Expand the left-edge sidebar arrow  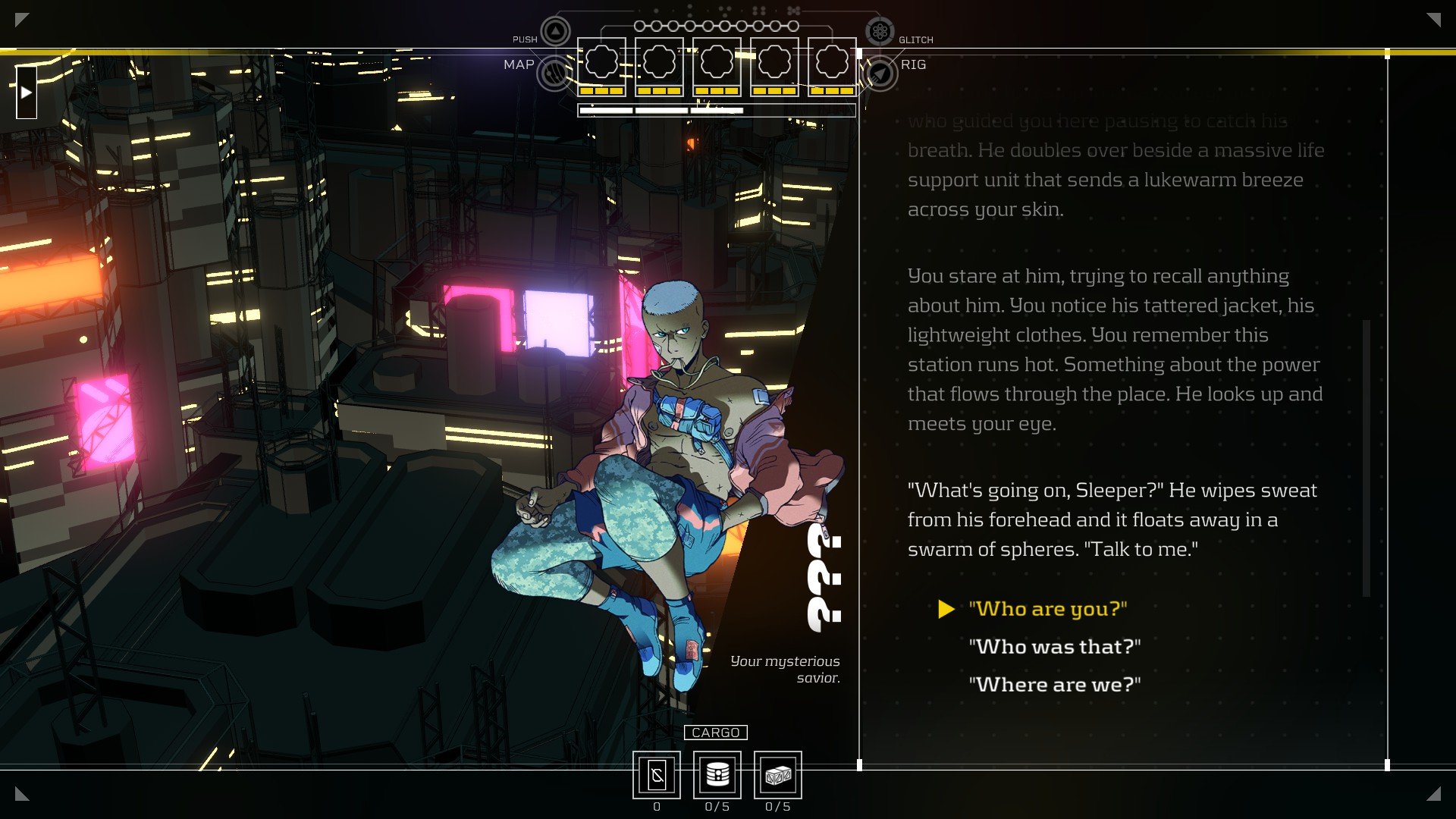[27, 91]
